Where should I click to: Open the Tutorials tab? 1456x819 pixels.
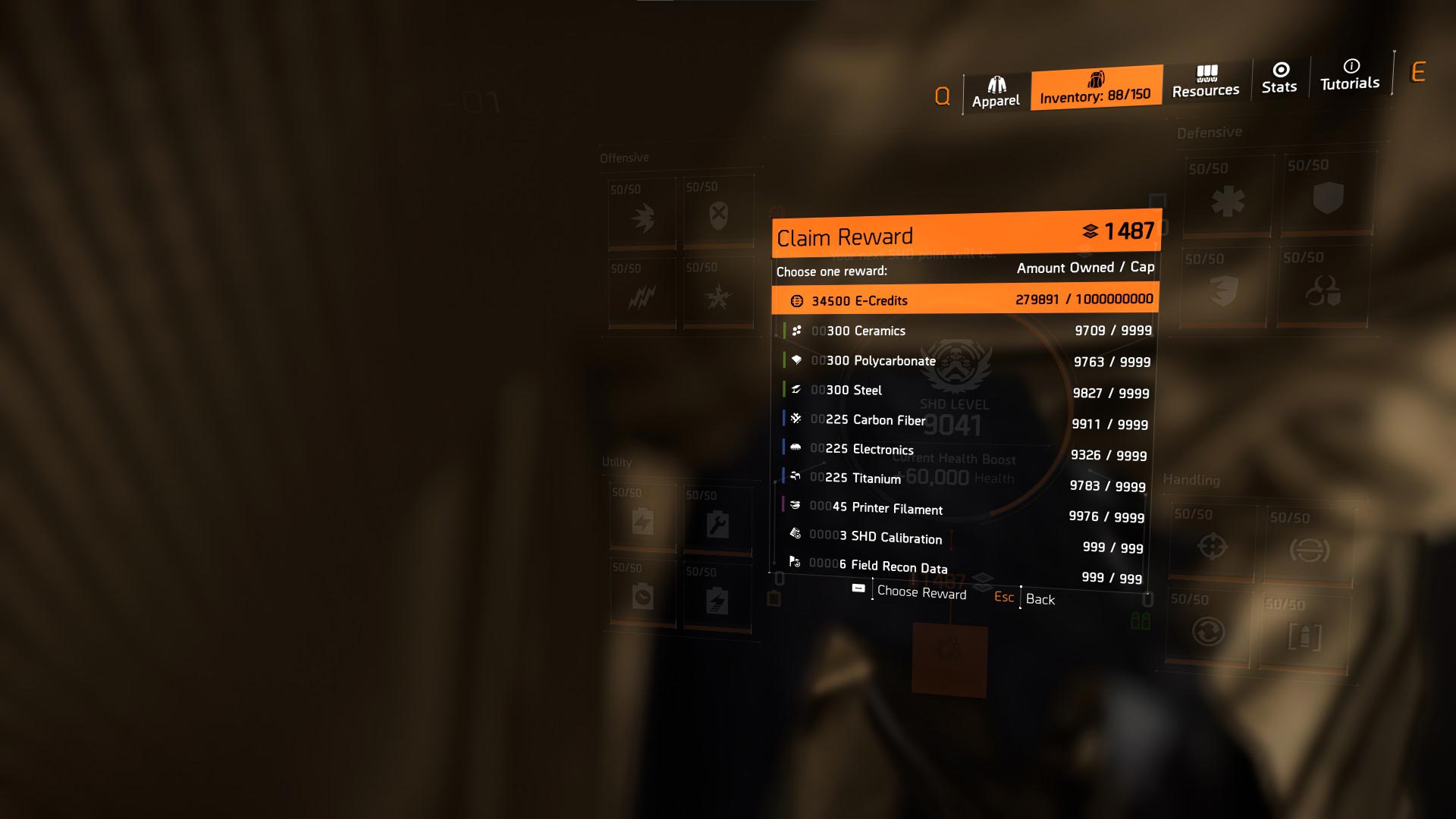pos(1350,75)
